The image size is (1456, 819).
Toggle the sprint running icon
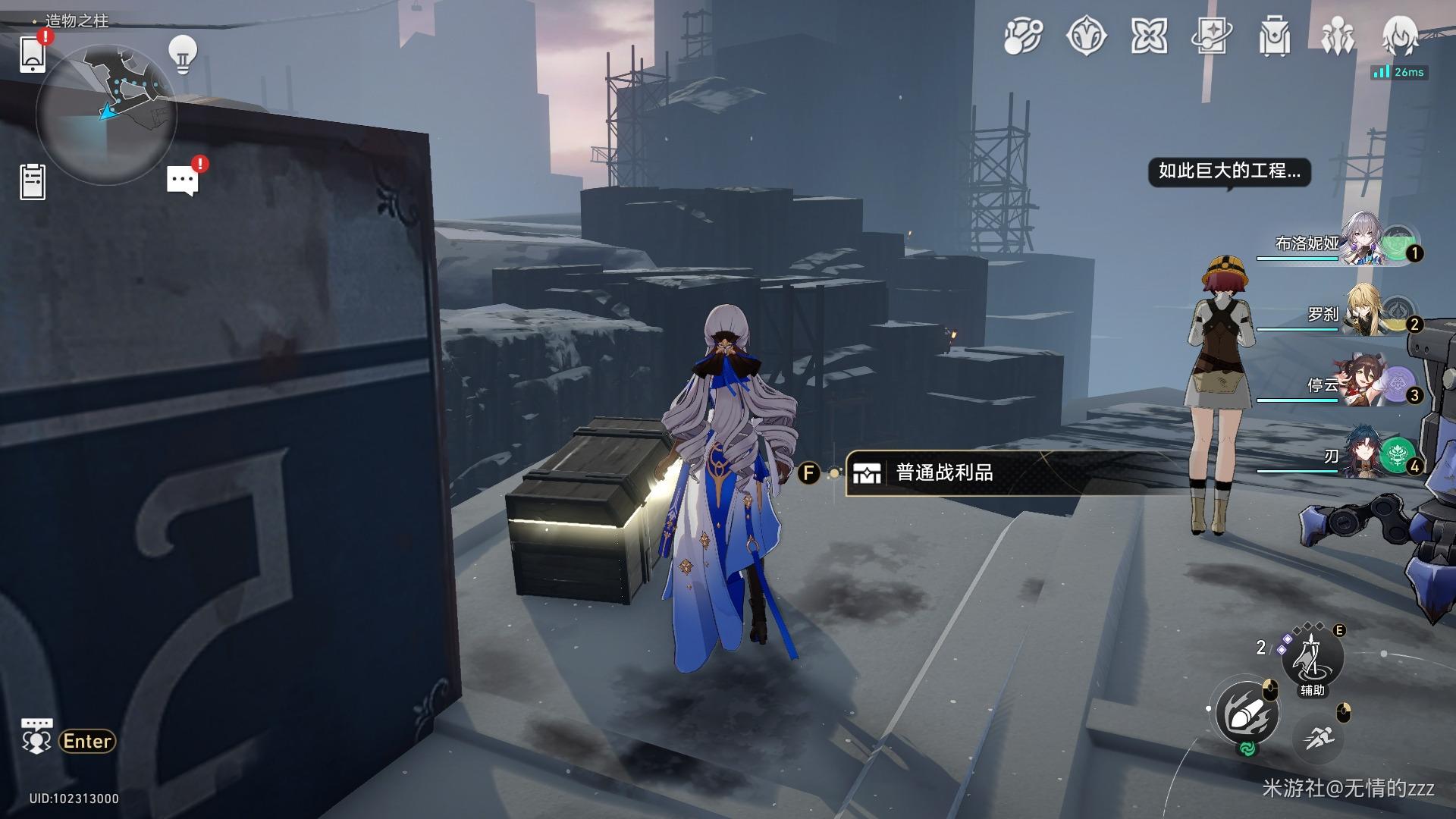coord(1319,736)
